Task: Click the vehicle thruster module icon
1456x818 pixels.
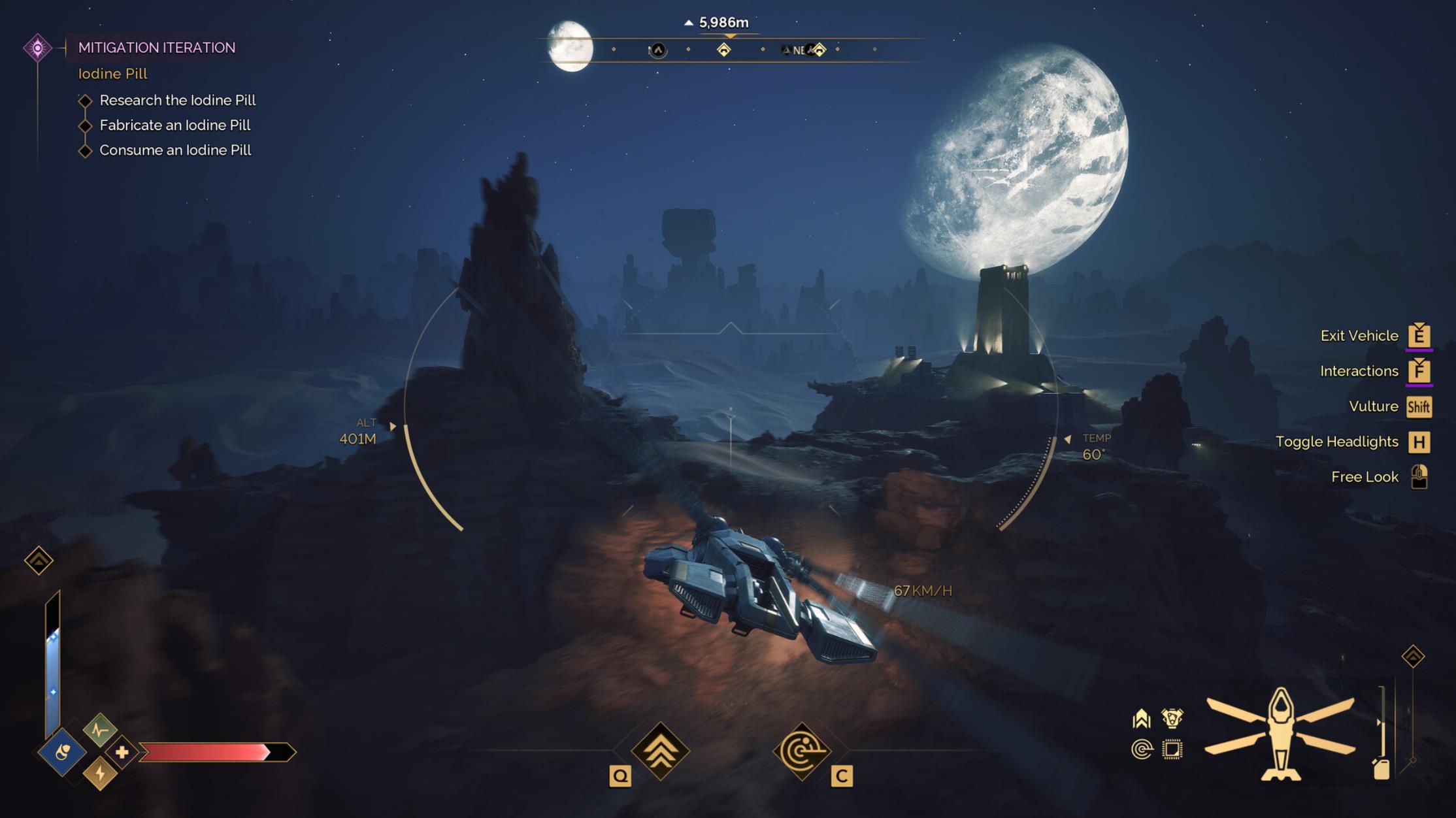Action: pos(1142,719)
